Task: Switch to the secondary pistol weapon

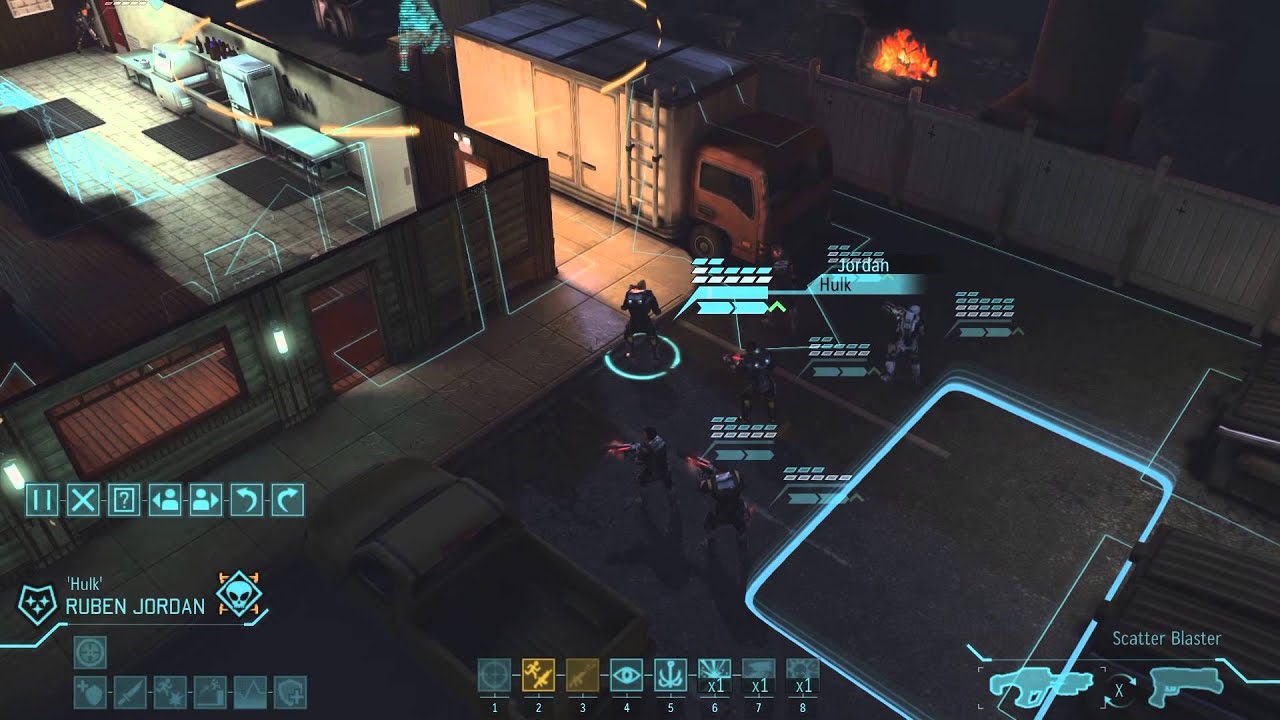Action: 1186,683
